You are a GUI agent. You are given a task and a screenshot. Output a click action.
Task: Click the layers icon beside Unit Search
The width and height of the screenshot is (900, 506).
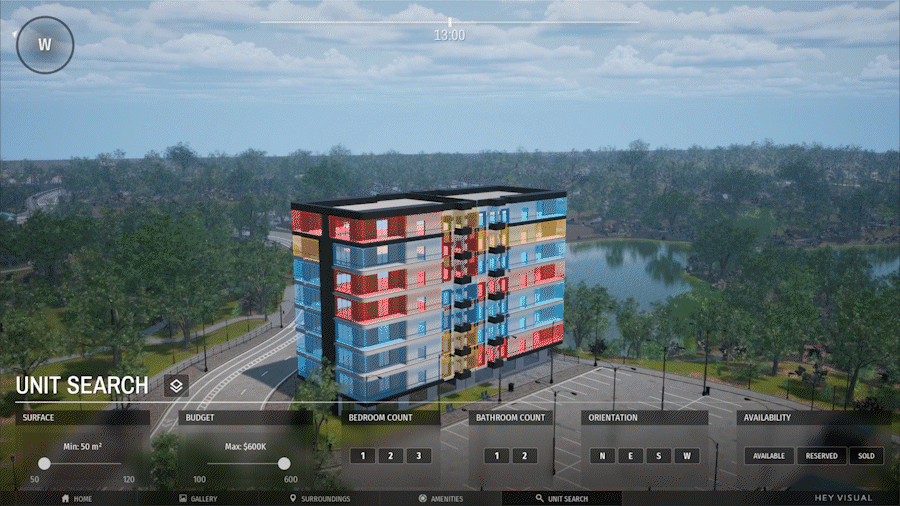176,386
